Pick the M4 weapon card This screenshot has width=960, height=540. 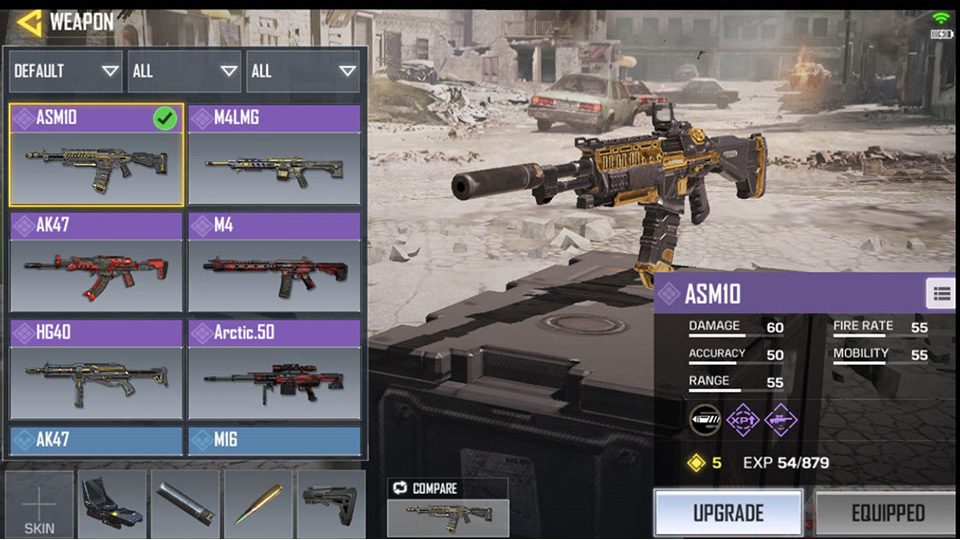(x=275, y=262)
